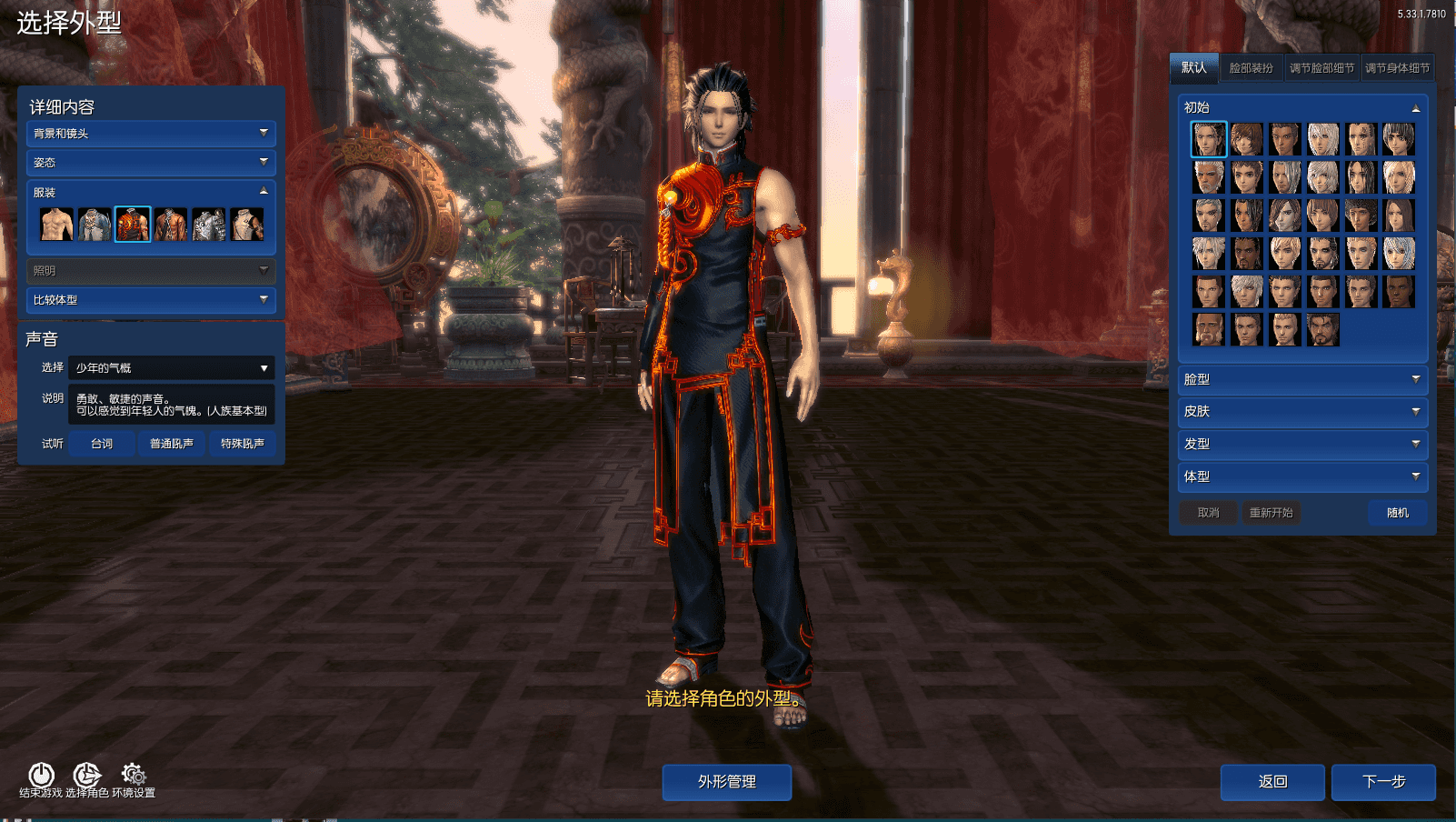
Task: Expand the 姿态 dropdown
Action: (x=150, y=163)
